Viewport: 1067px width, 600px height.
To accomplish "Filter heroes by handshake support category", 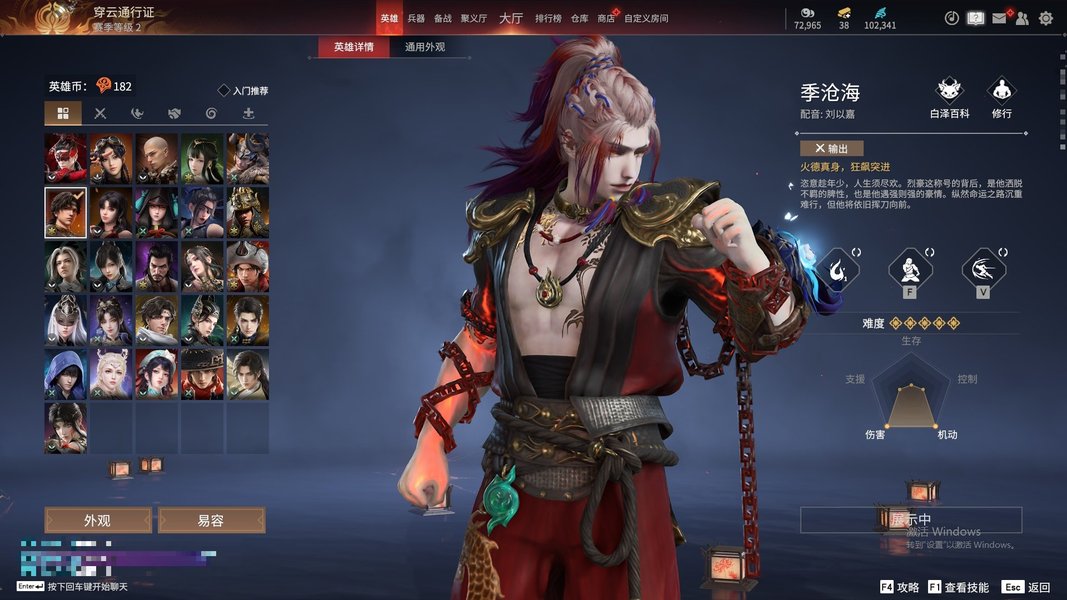I will (174, 114).
